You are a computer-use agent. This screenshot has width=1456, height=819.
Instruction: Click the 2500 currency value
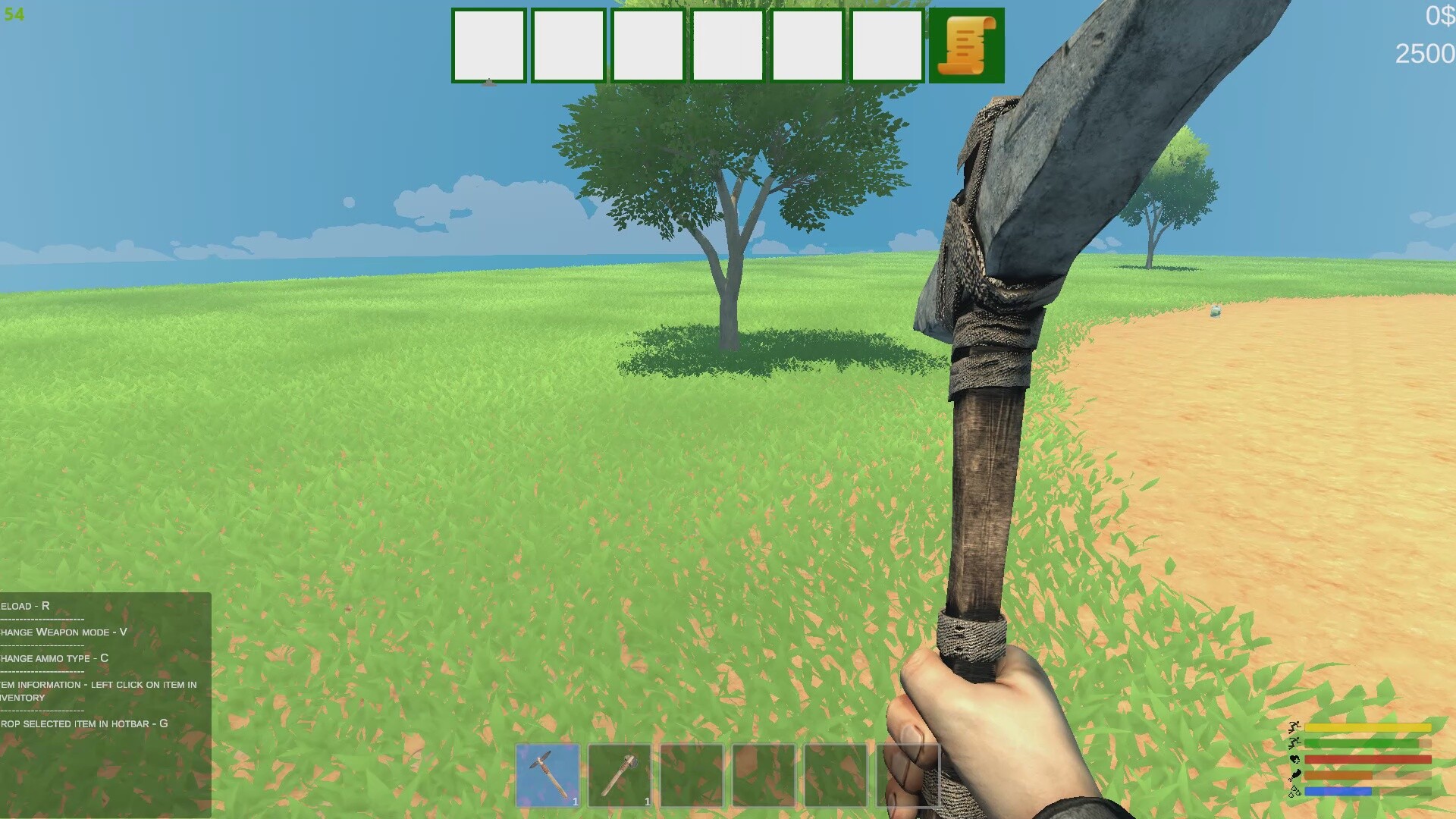click(x=1426, y=53)
